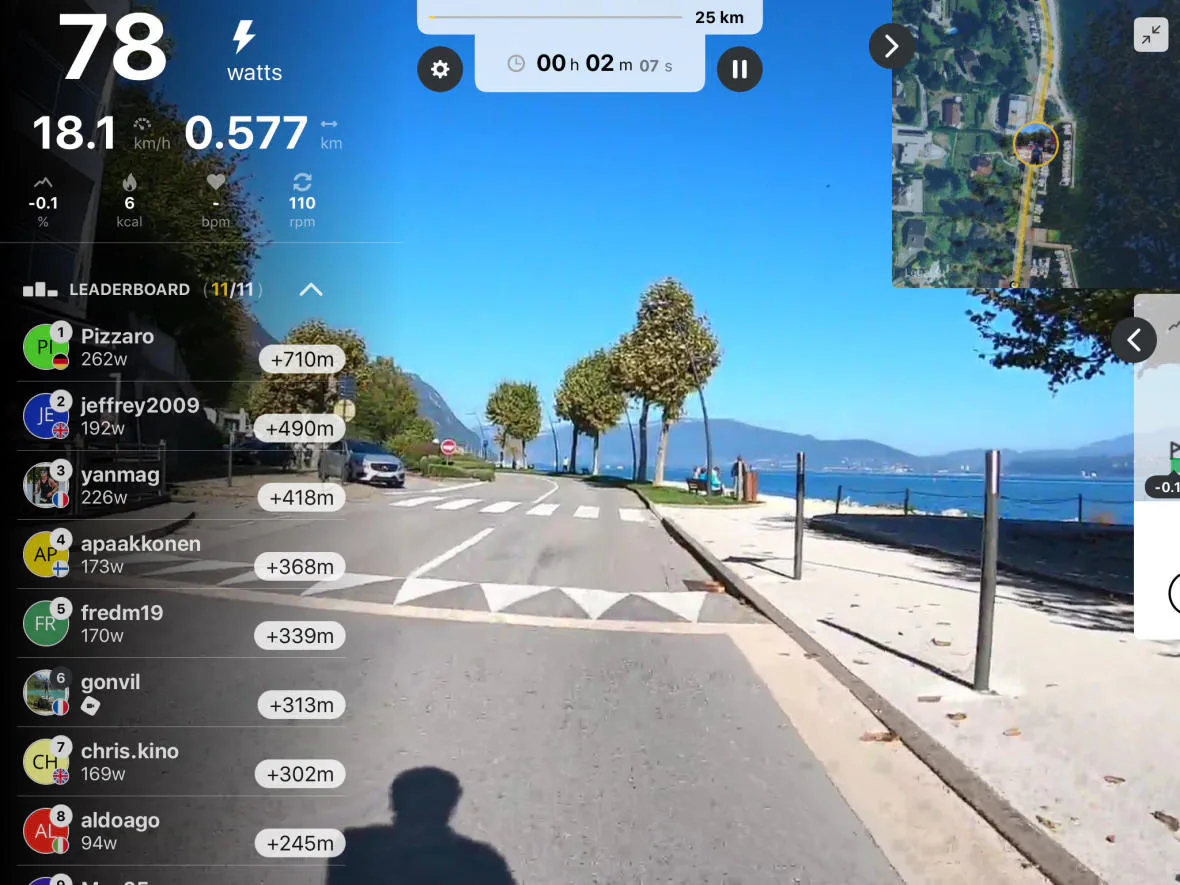The height and width of the screenshot is (885, 1180).
Task: Click the right-arrow button beside the map
Action: 891,46
